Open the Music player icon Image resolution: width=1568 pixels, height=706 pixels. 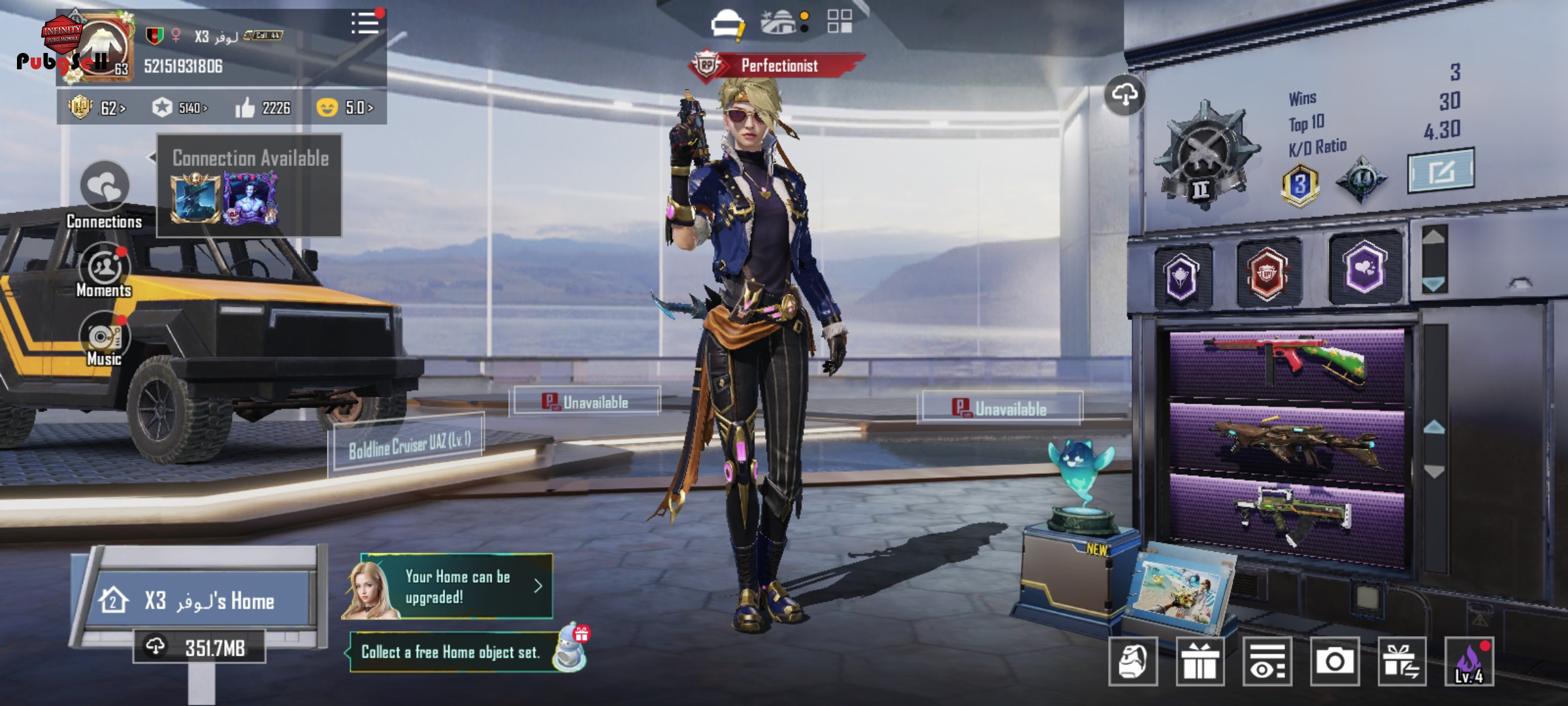[x=104, y=337]
